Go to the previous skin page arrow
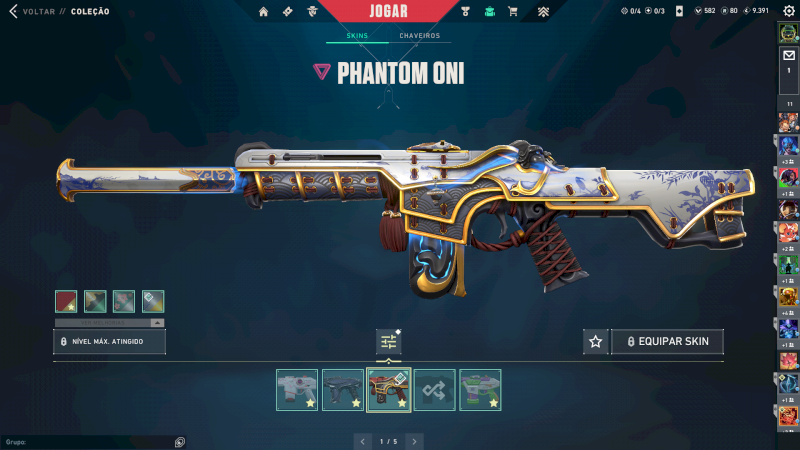The width and height of the screenshot is (800, 450). (x=364, y=441)
